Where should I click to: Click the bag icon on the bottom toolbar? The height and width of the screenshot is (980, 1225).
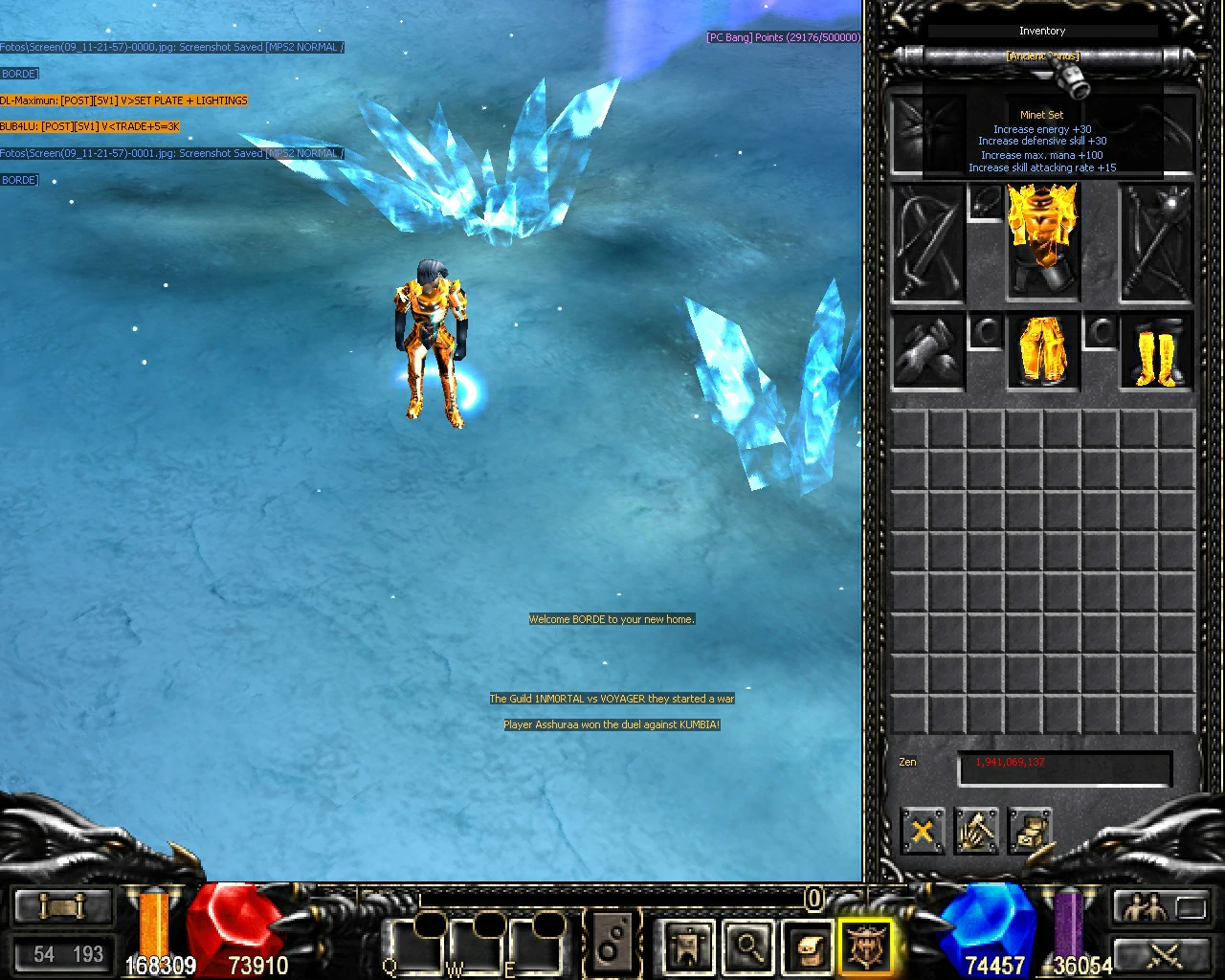pyautogui.click(x=807, y=946)
